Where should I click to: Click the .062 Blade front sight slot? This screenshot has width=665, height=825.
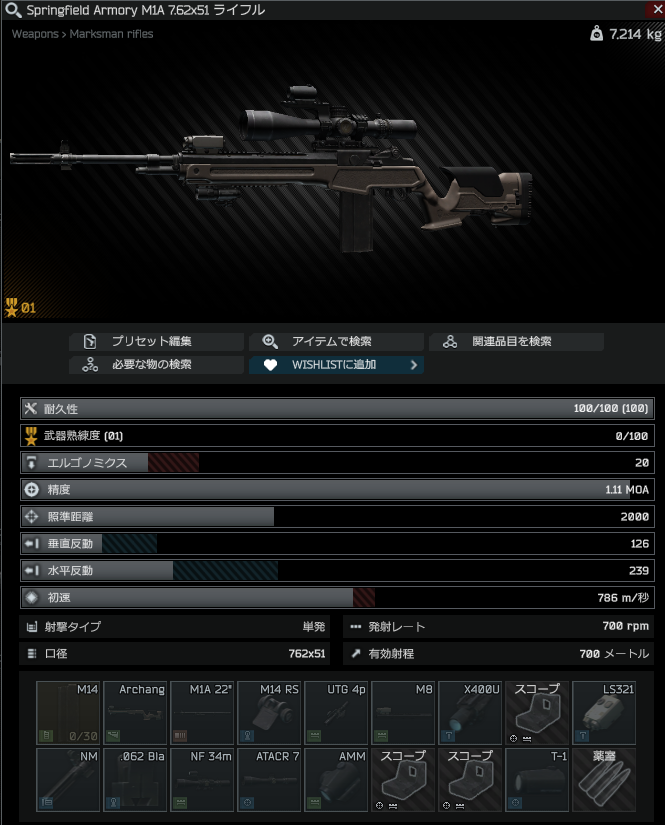[135, 779]
